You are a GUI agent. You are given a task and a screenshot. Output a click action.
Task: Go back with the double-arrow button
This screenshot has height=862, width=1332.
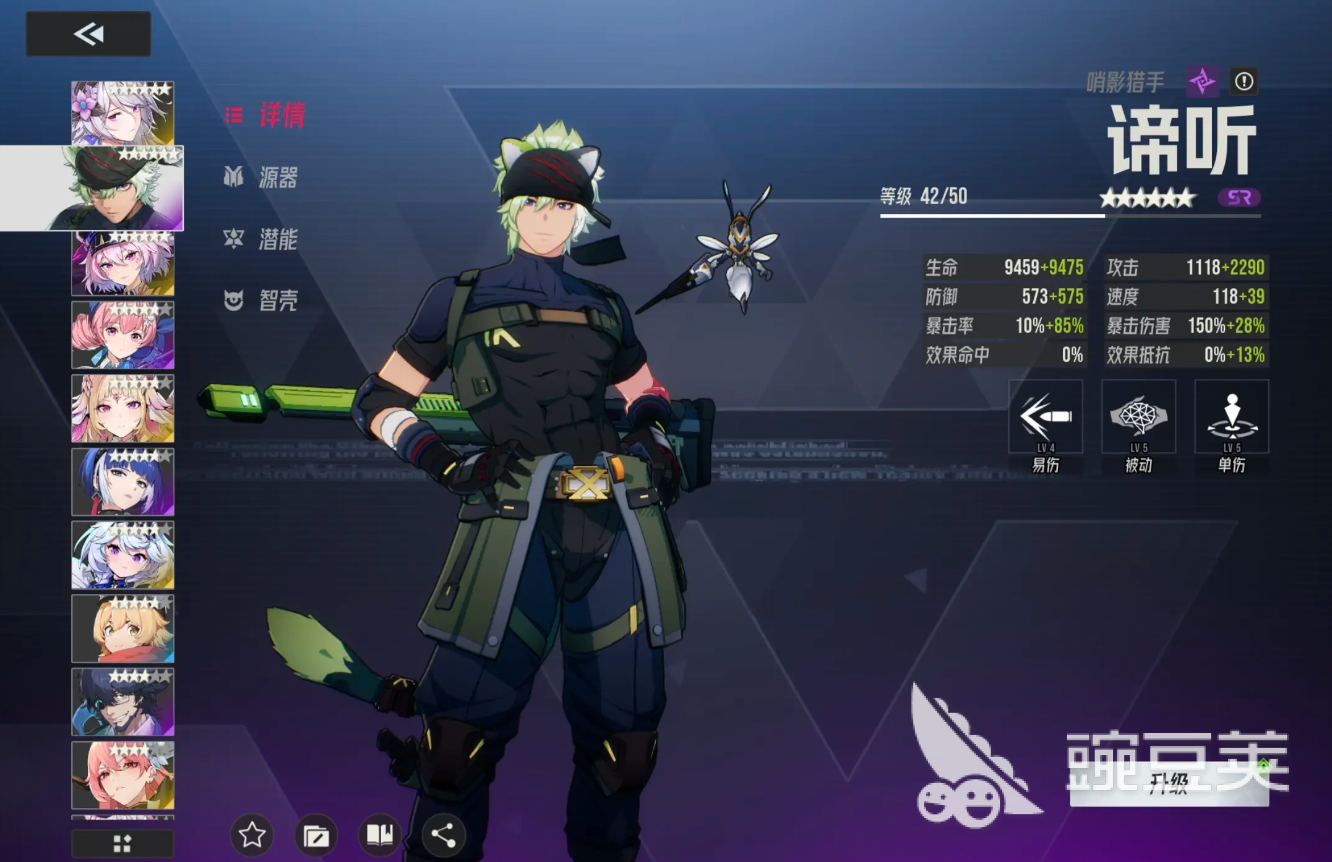tap(88, 34)
